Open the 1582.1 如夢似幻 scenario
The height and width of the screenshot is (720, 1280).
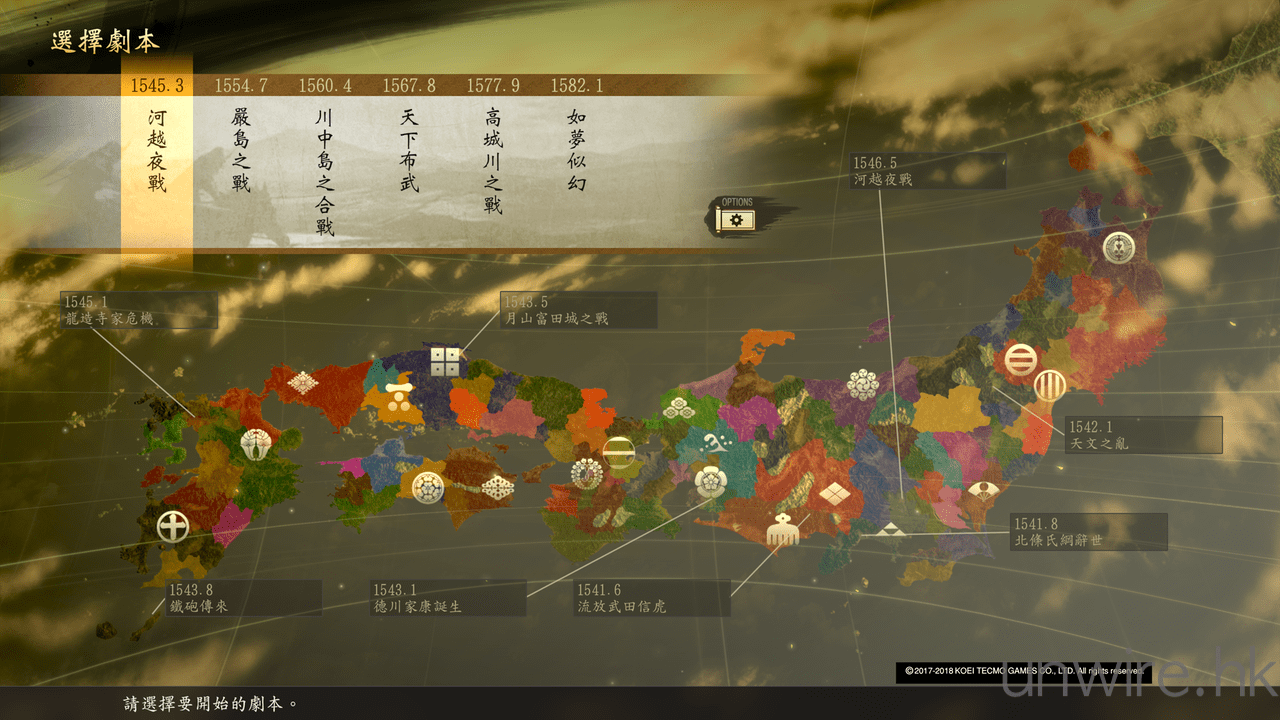tap(577, 150)
